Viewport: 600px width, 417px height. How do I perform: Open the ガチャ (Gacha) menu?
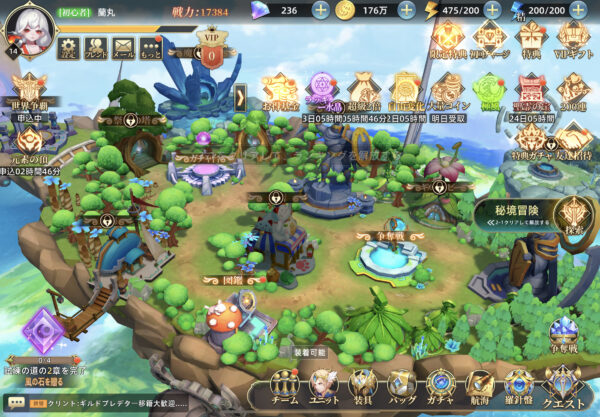pos(440,387)
